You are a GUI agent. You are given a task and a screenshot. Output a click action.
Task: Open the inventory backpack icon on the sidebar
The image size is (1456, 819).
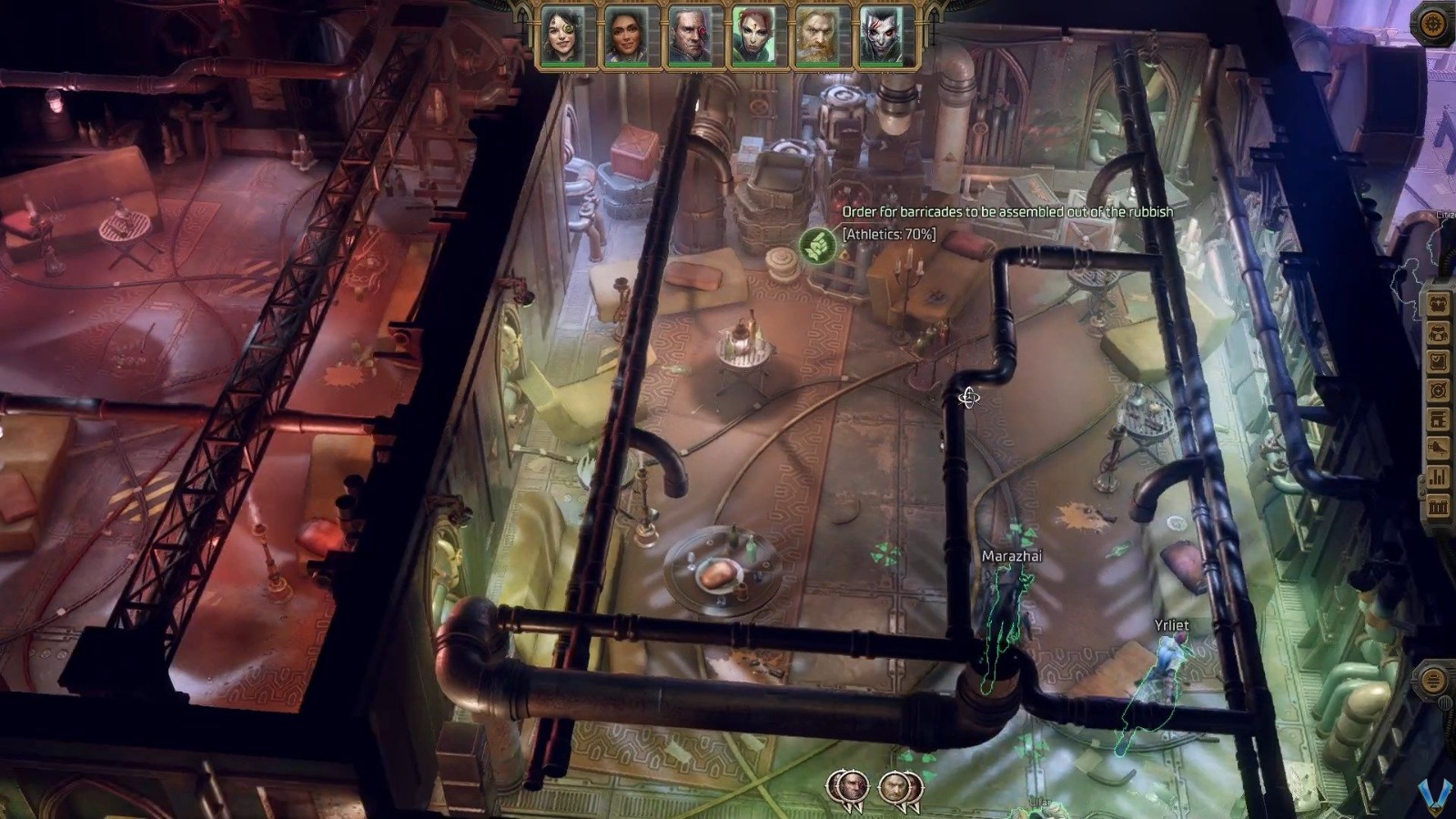click(x=1439, y=333)
